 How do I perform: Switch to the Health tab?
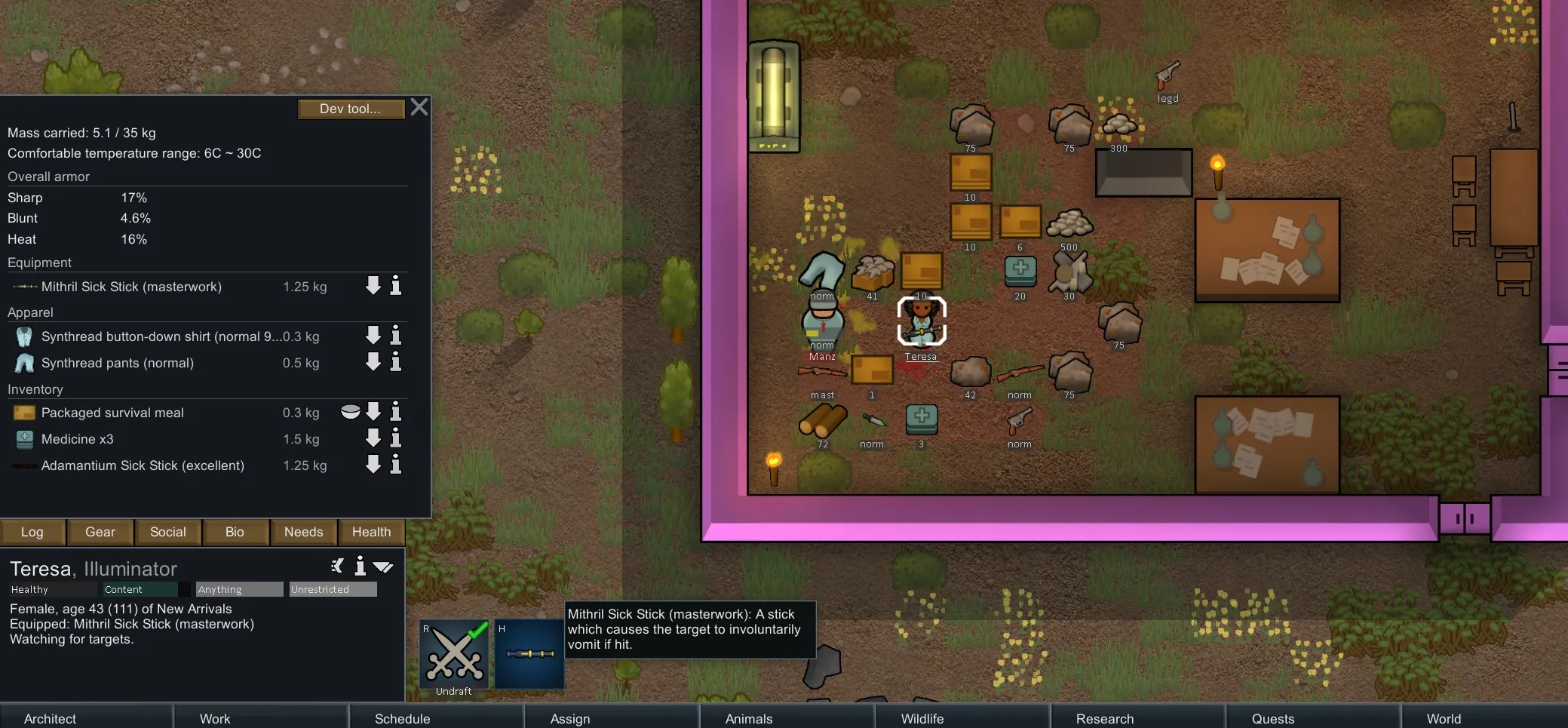[x=371, y=532]
